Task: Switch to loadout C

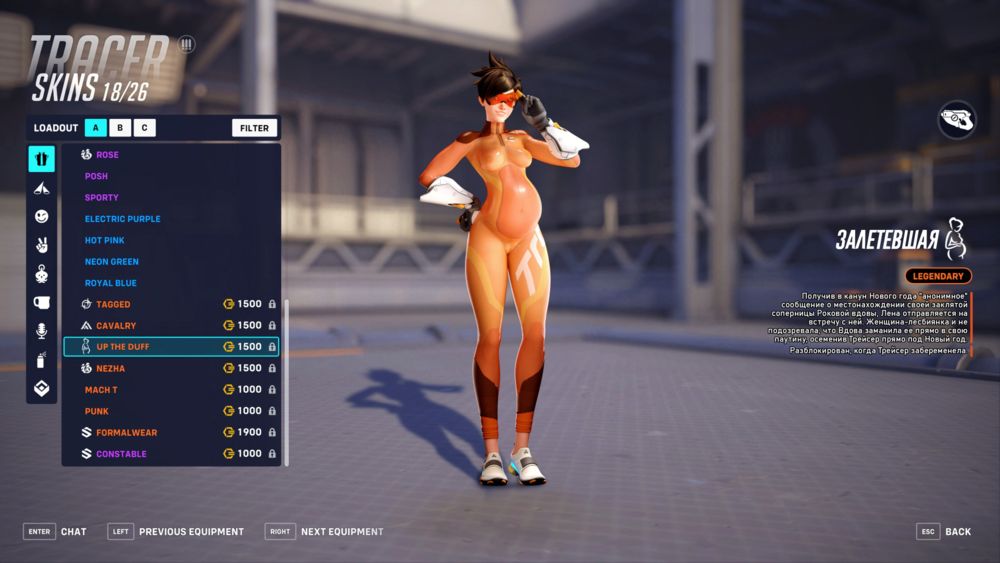Action: click(x=145, y=127)
